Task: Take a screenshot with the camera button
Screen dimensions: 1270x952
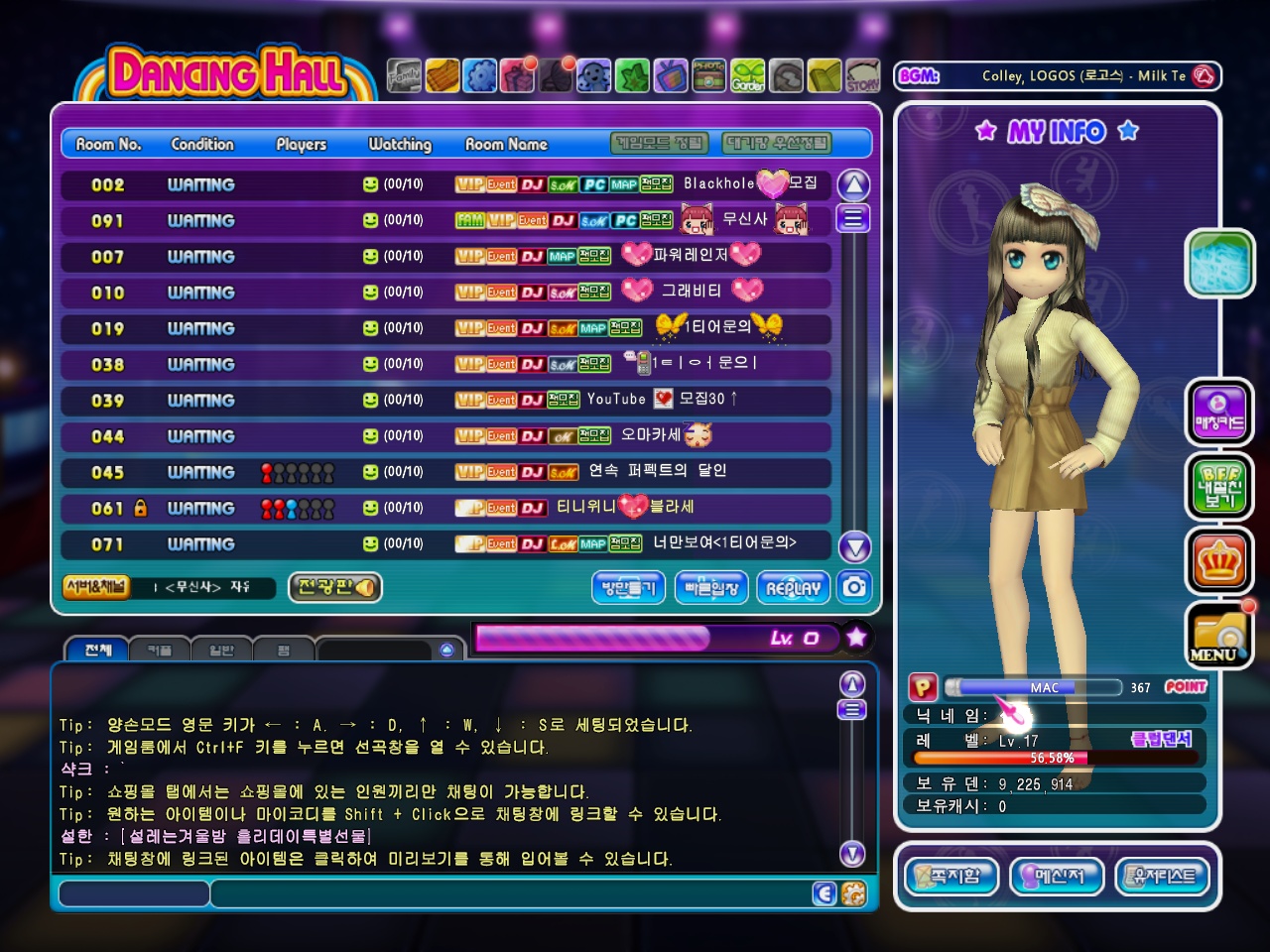Action: point(854,587)
